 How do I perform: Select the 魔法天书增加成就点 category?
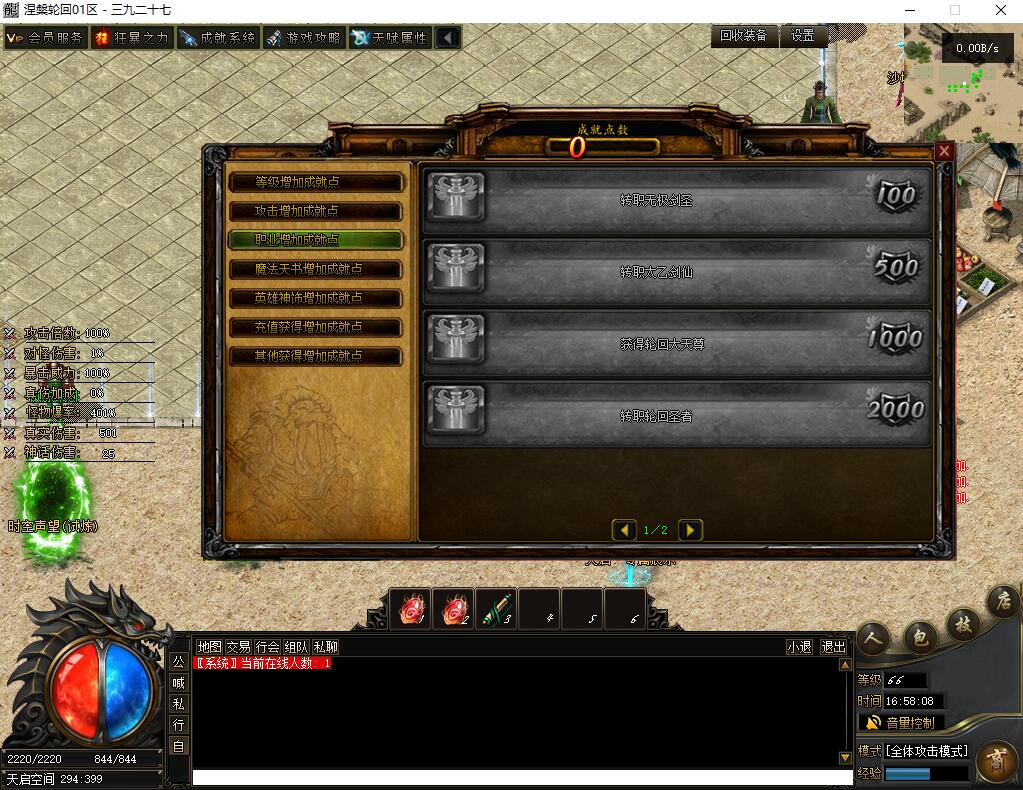[x=315, y=270]
